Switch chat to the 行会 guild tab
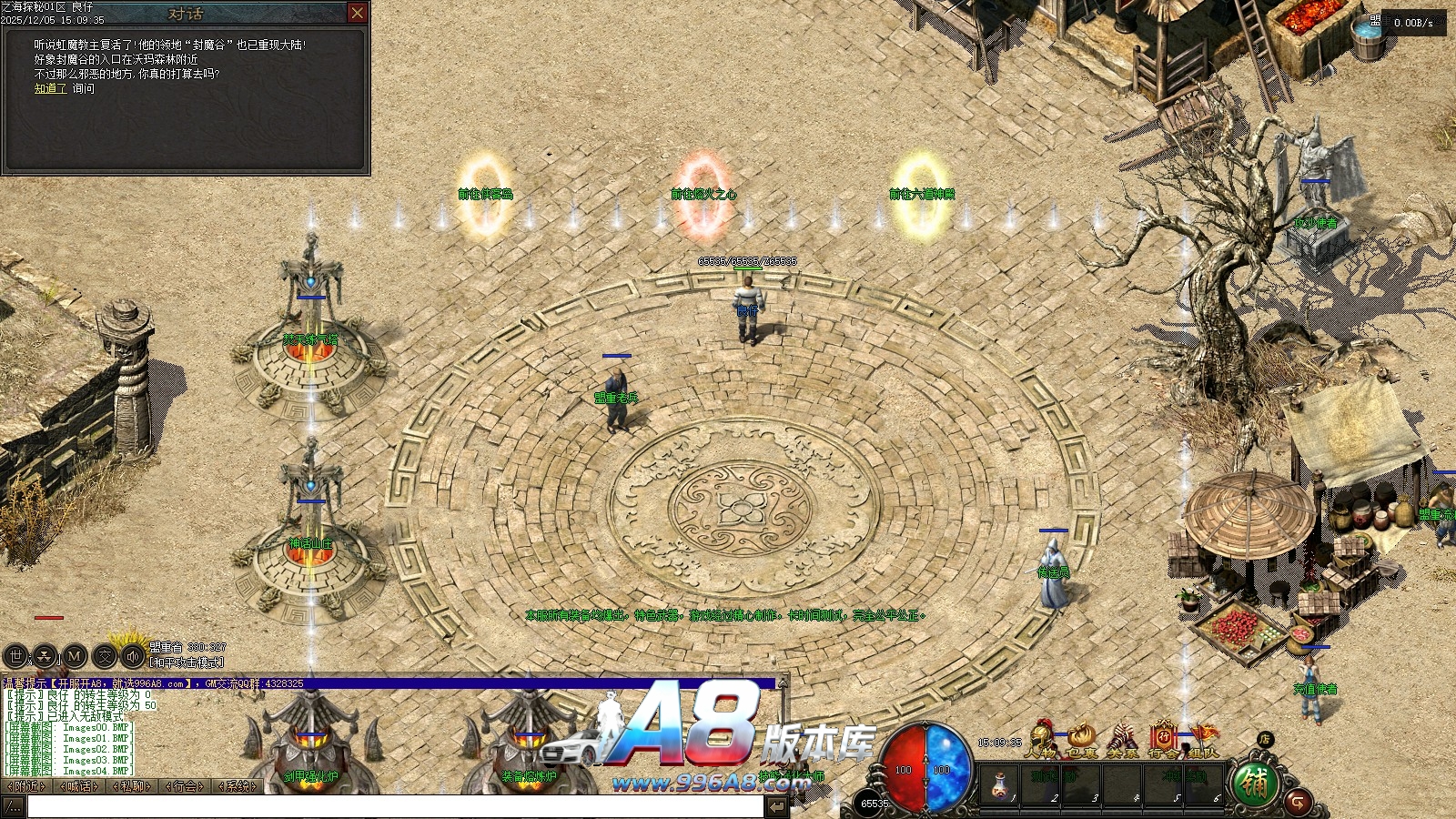 (186, 786)
